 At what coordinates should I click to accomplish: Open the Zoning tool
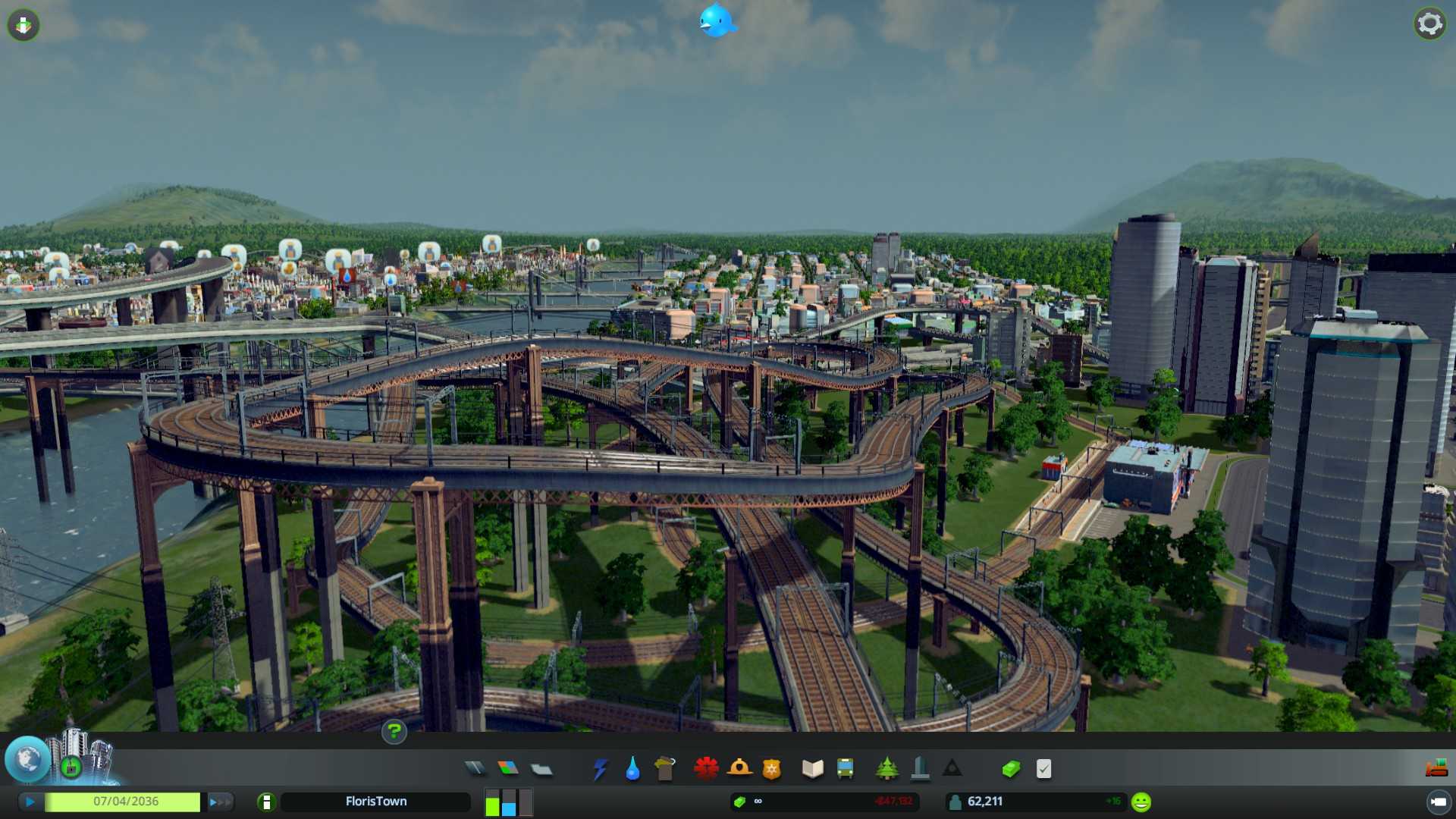508,769
